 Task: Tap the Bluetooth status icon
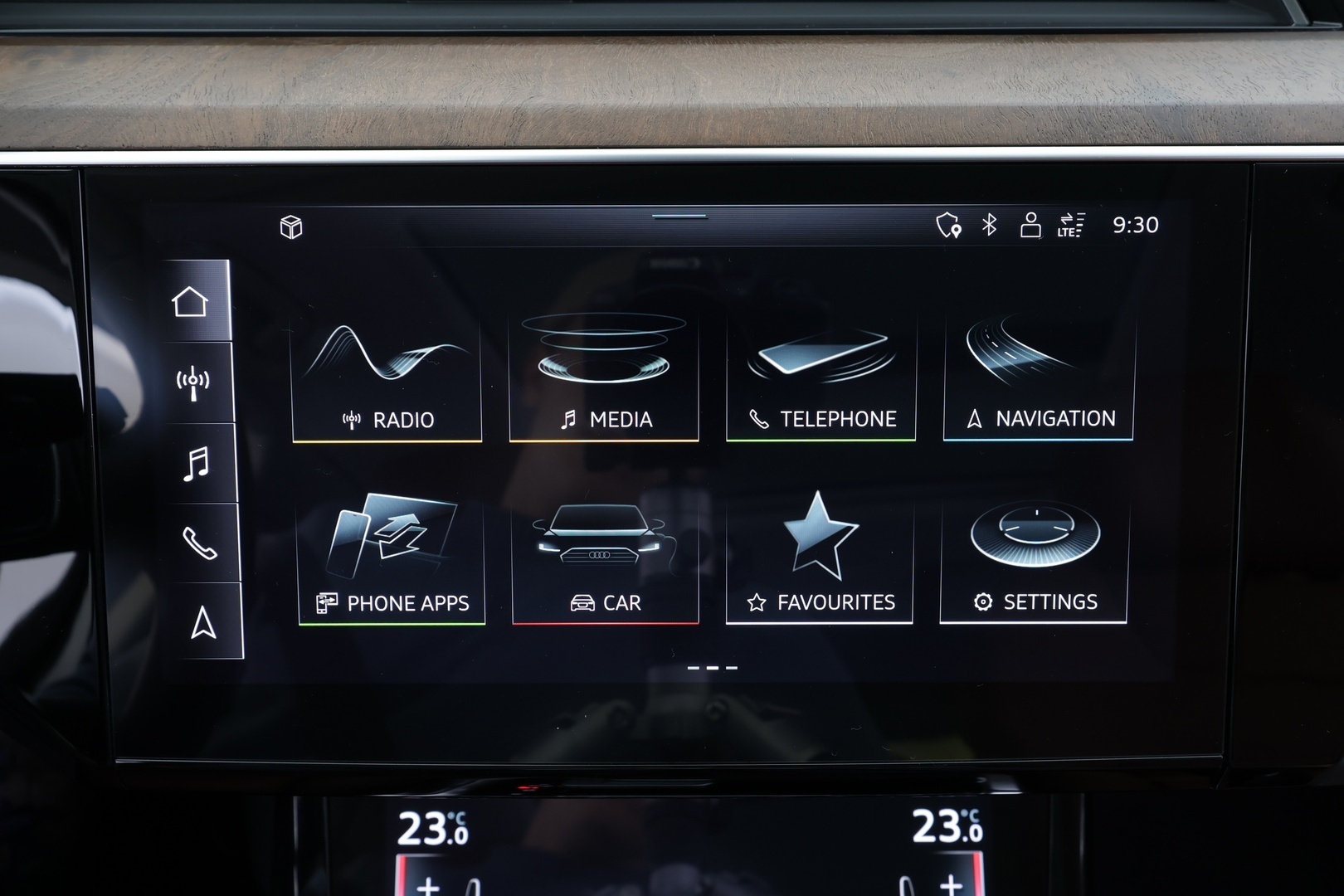[x=988, y=223]
